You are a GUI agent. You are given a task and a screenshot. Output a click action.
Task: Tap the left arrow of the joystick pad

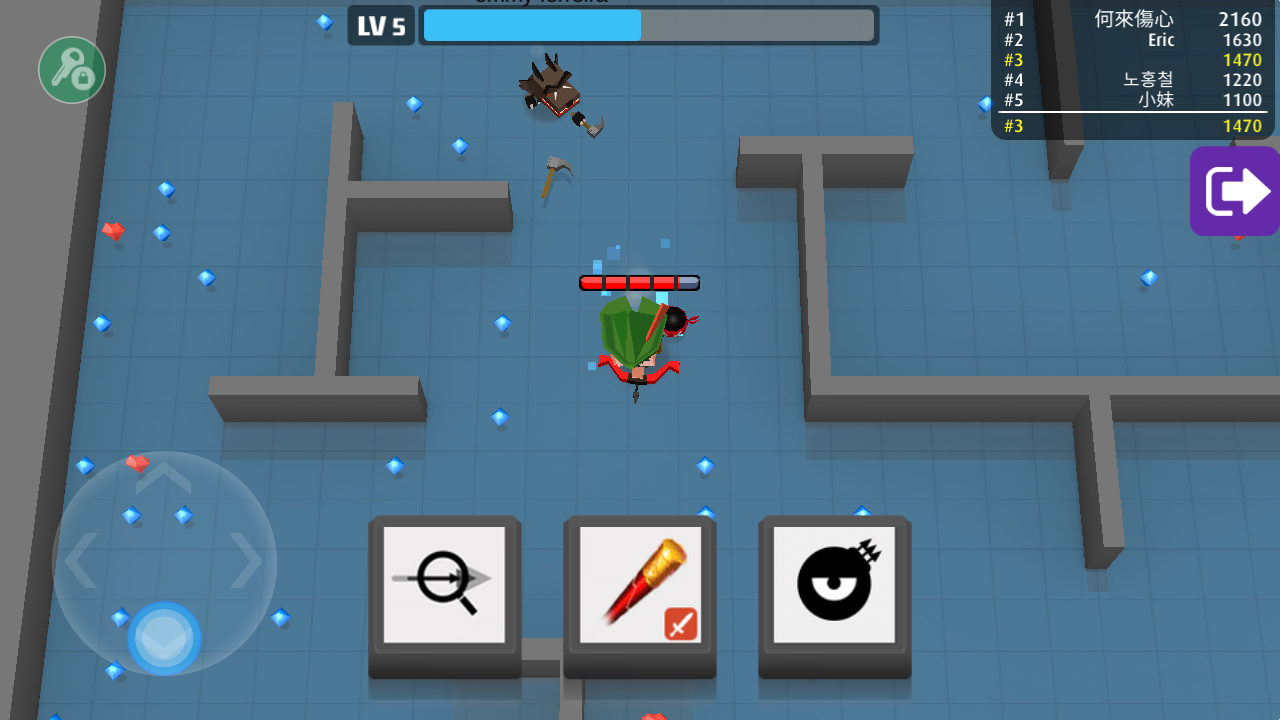coord(83,562)
